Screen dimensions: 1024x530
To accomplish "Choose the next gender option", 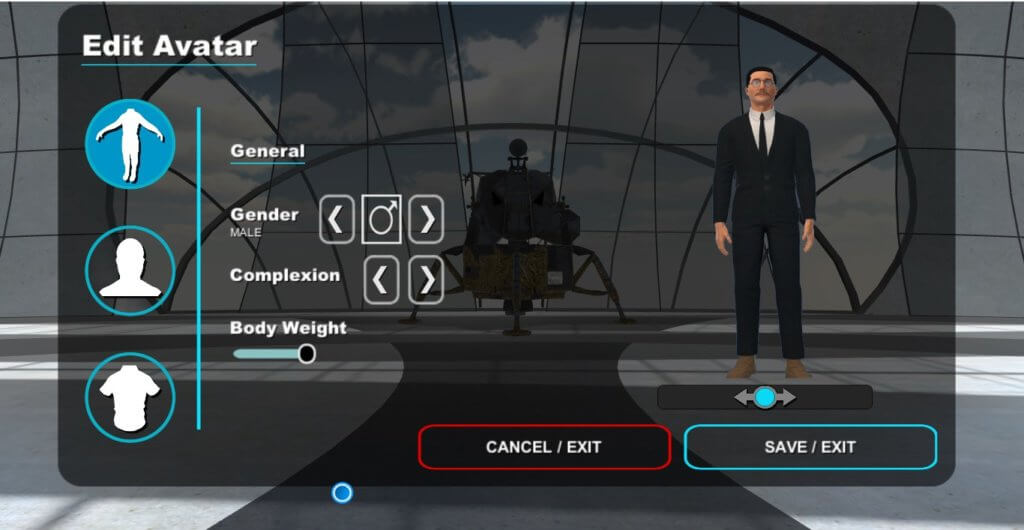I will point(426,220).
